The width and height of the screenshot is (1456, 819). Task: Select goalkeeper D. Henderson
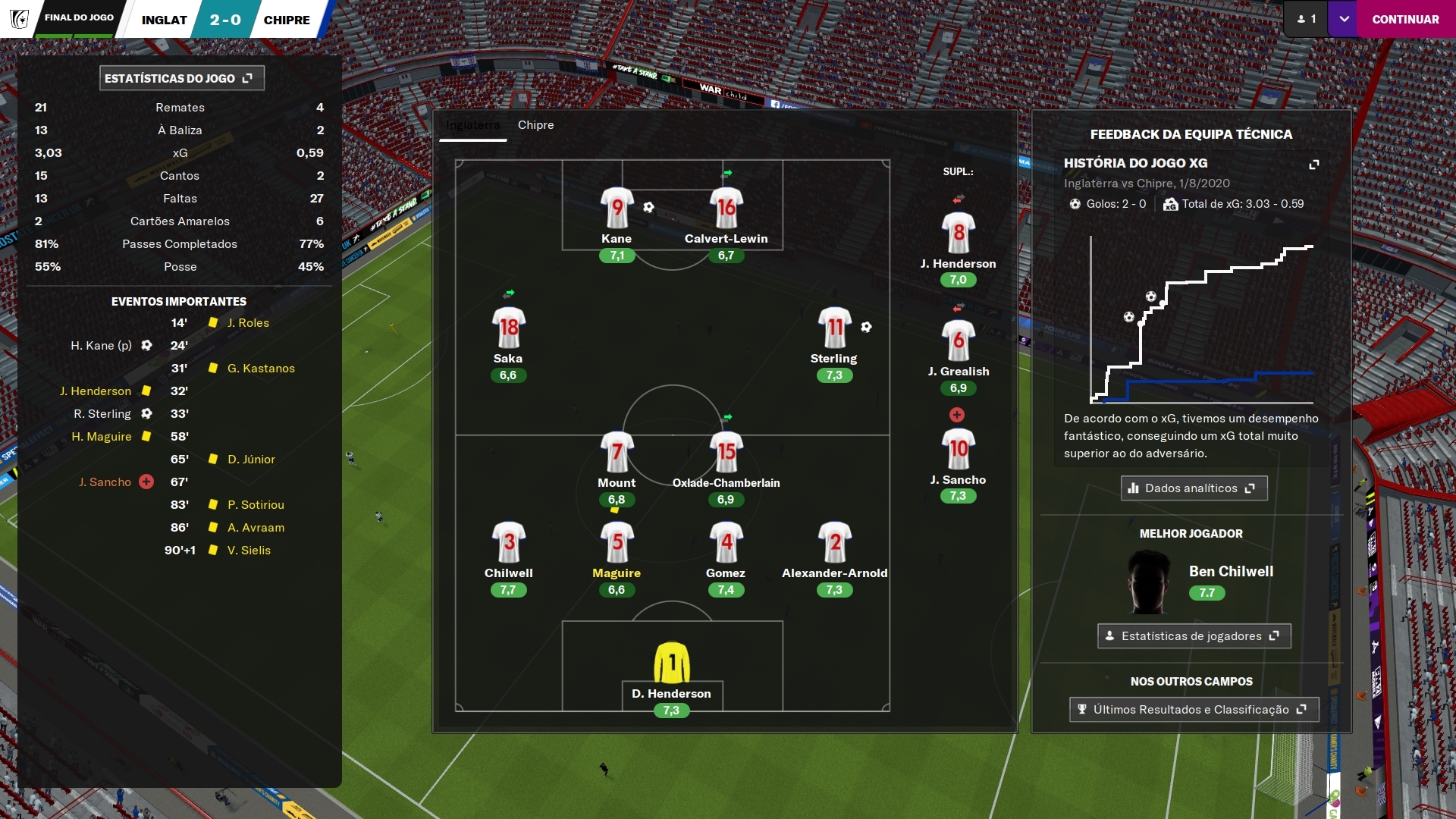671,663
